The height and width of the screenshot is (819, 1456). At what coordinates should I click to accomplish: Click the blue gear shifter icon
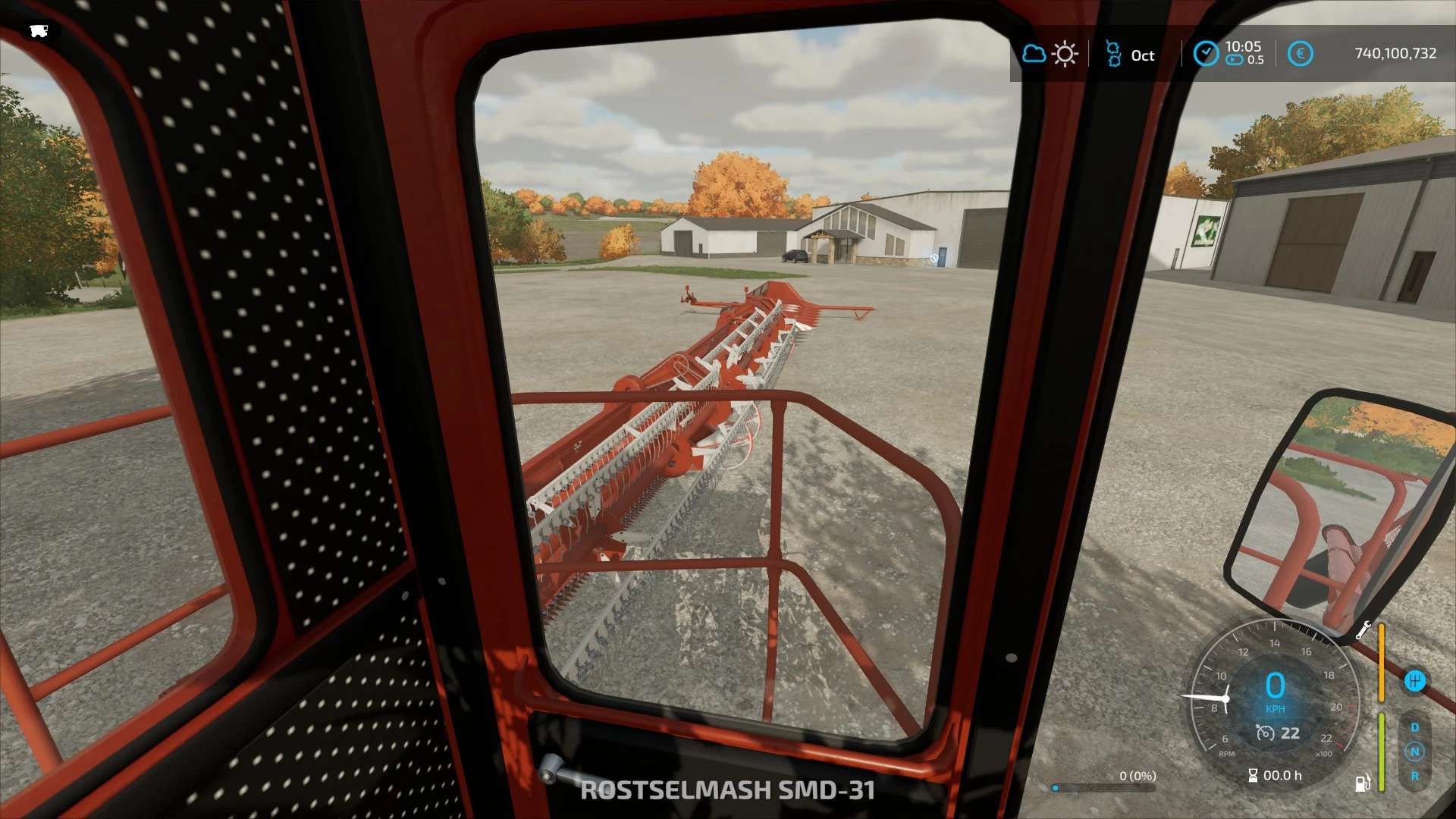point(1414,681)
